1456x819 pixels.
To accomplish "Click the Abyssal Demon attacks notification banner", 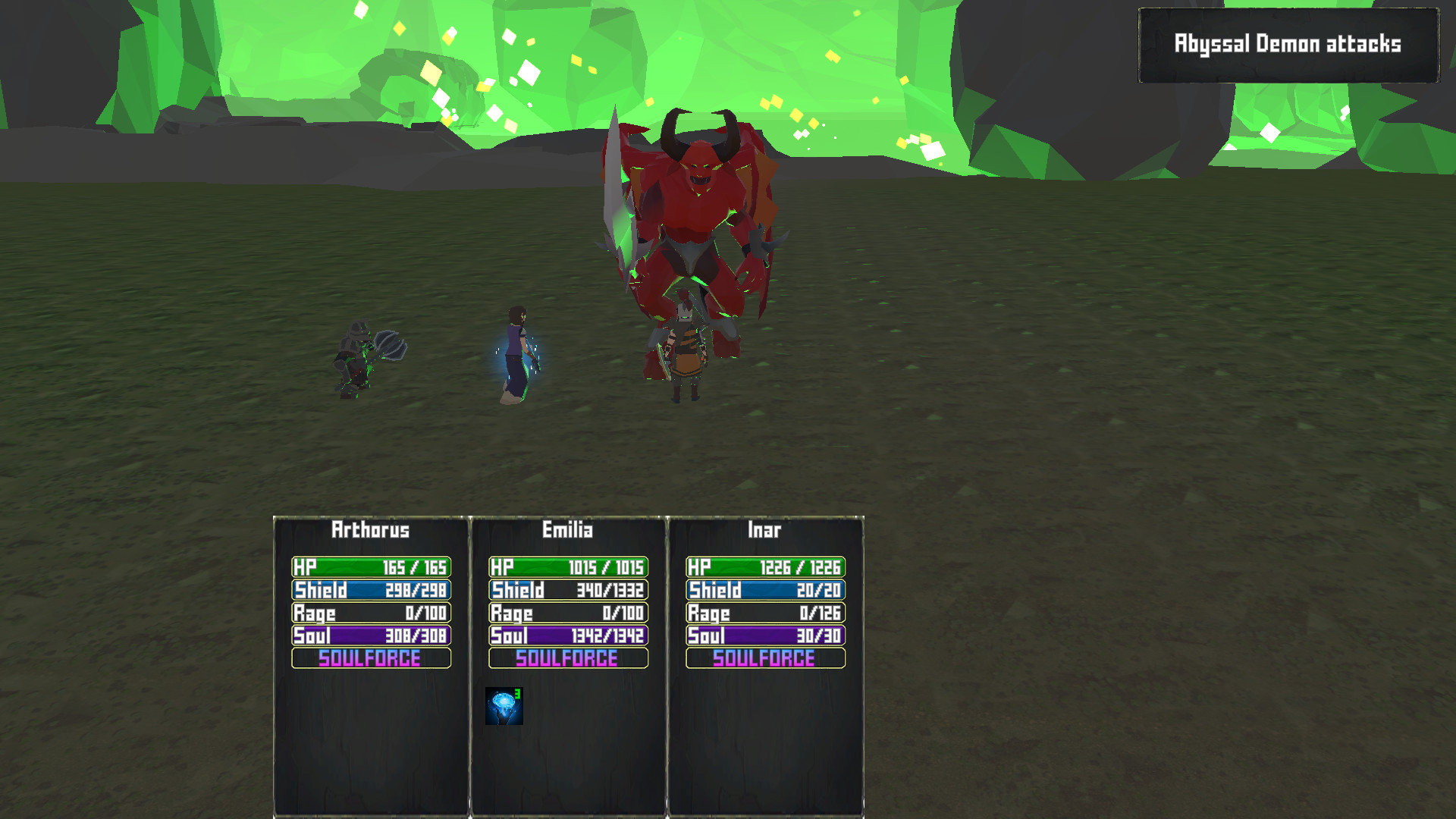I will tap(1289, 44).
